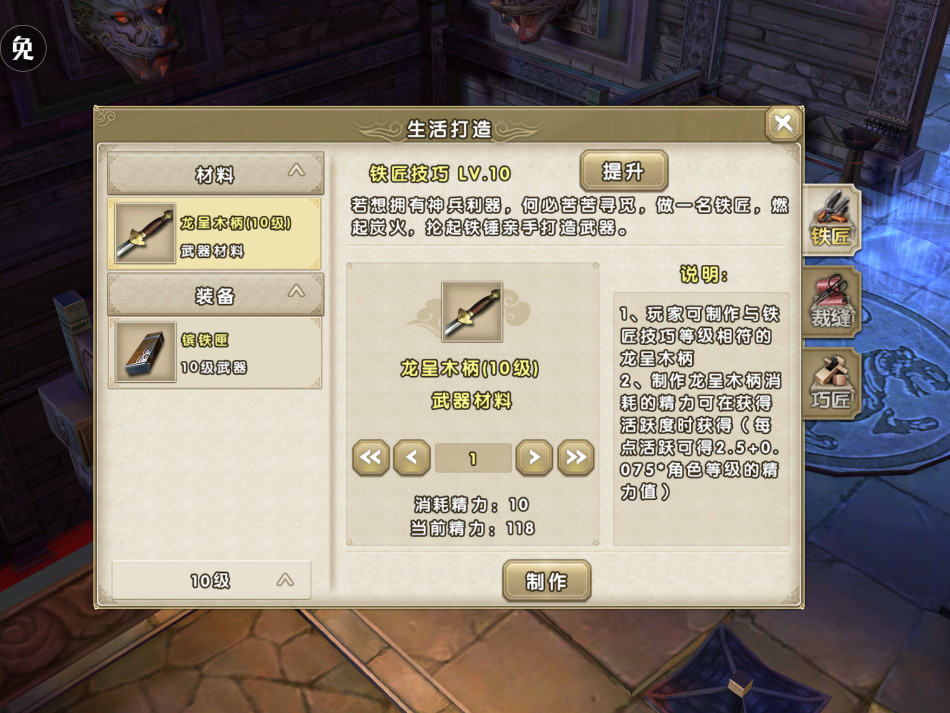
Task: Set craft quantity to minimum
Action: [x=370, y=458]
